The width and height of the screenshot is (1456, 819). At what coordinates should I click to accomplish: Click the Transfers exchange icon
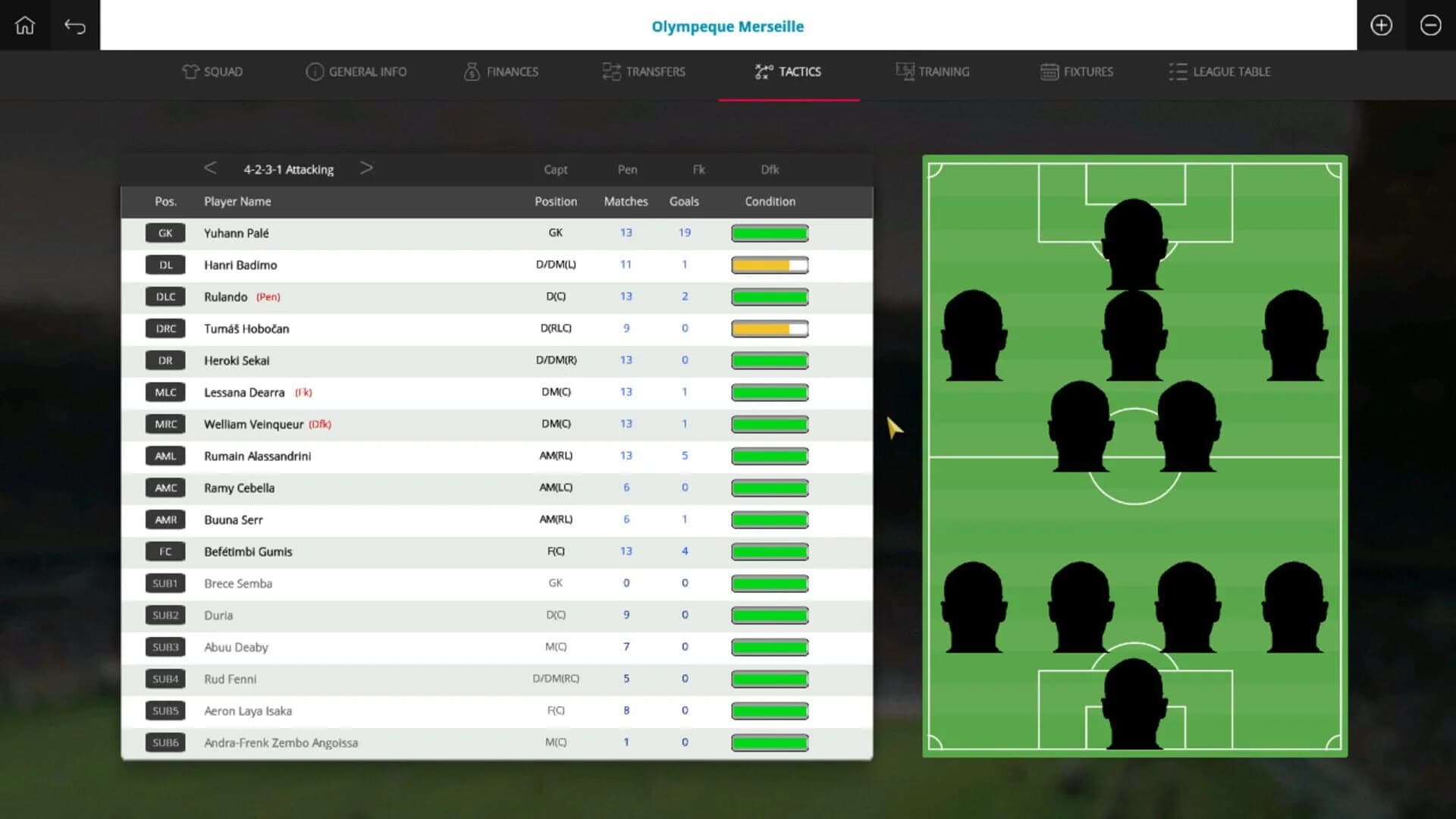point(610,71)
